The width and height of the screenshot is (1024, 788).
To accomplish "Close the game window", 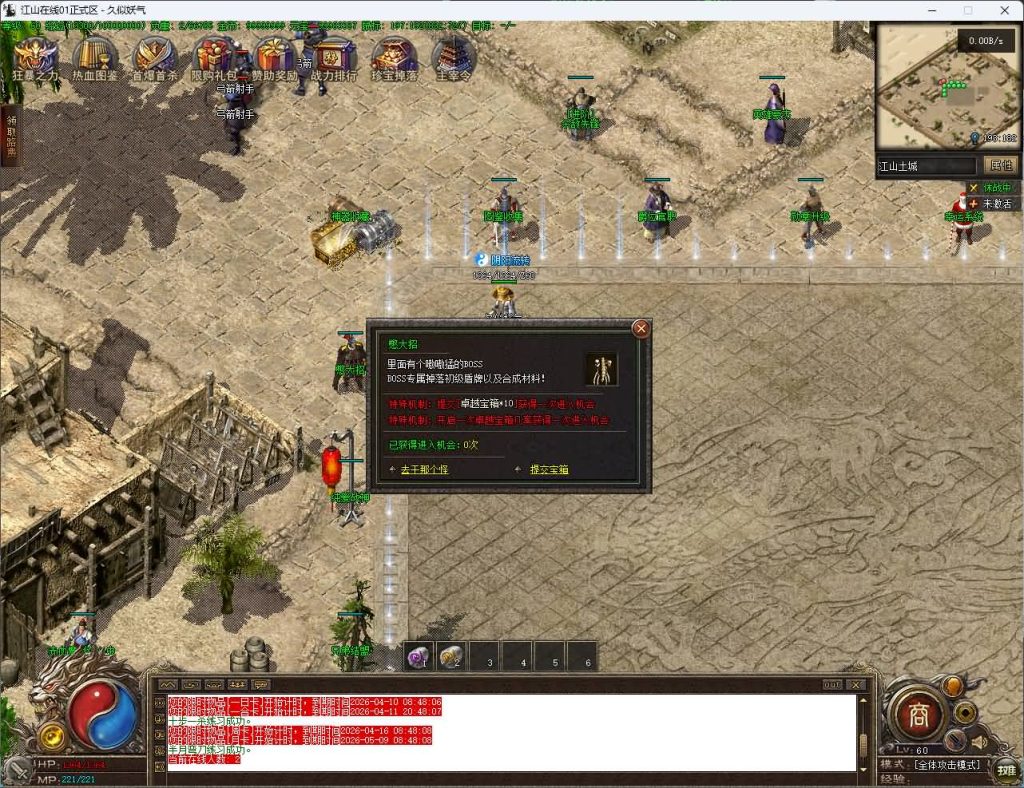I will (1003, 10).
